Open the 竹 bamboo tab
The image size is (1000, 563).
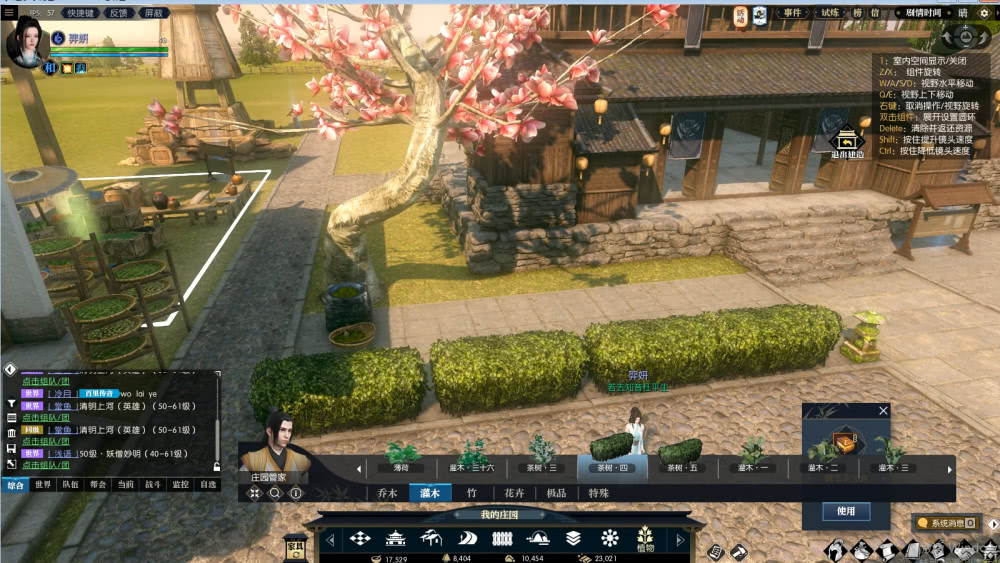pyautogui.click(x=472, y=493)
